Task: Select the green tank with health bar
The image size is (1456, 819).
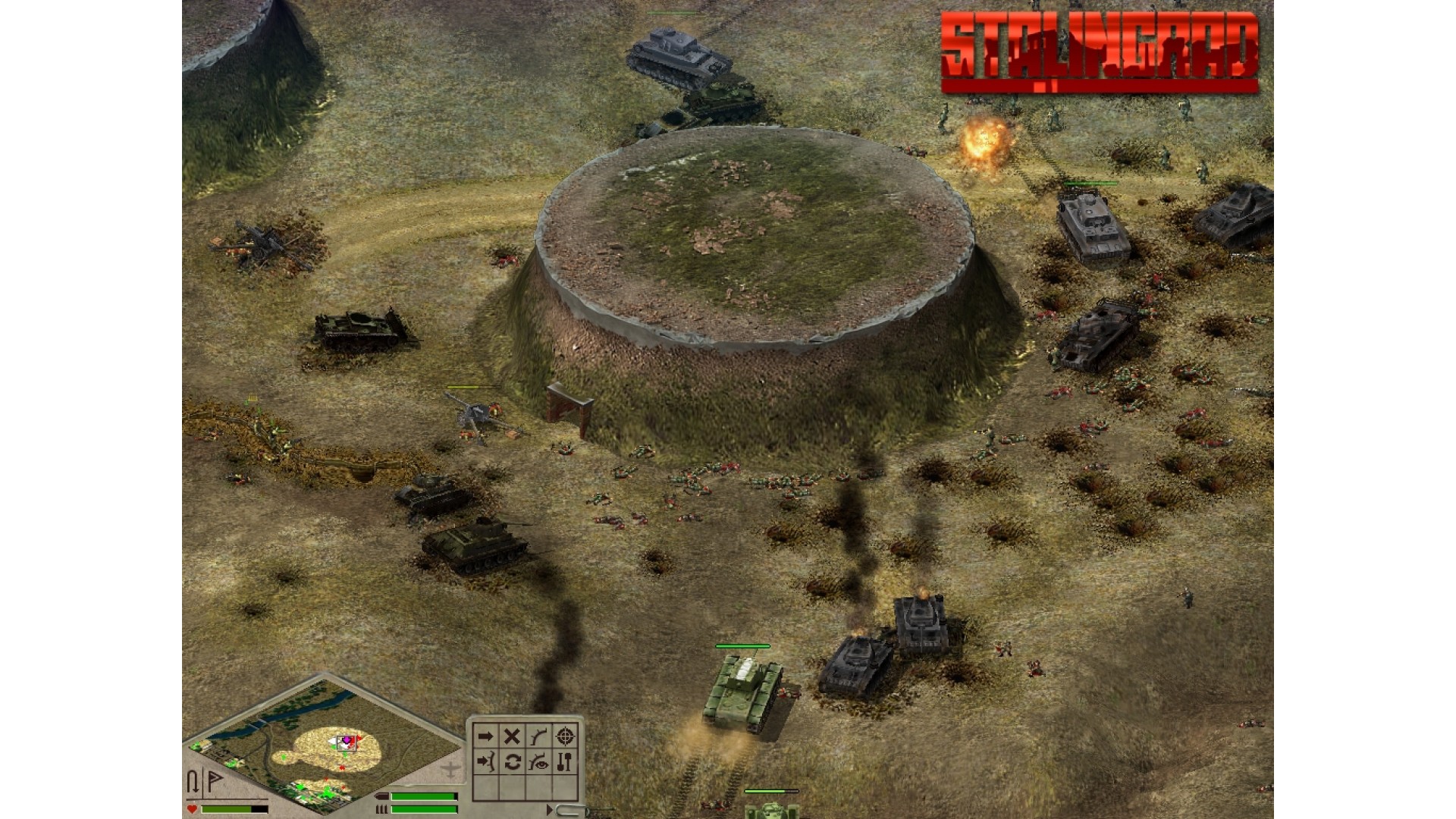Action: coord(742,692)
